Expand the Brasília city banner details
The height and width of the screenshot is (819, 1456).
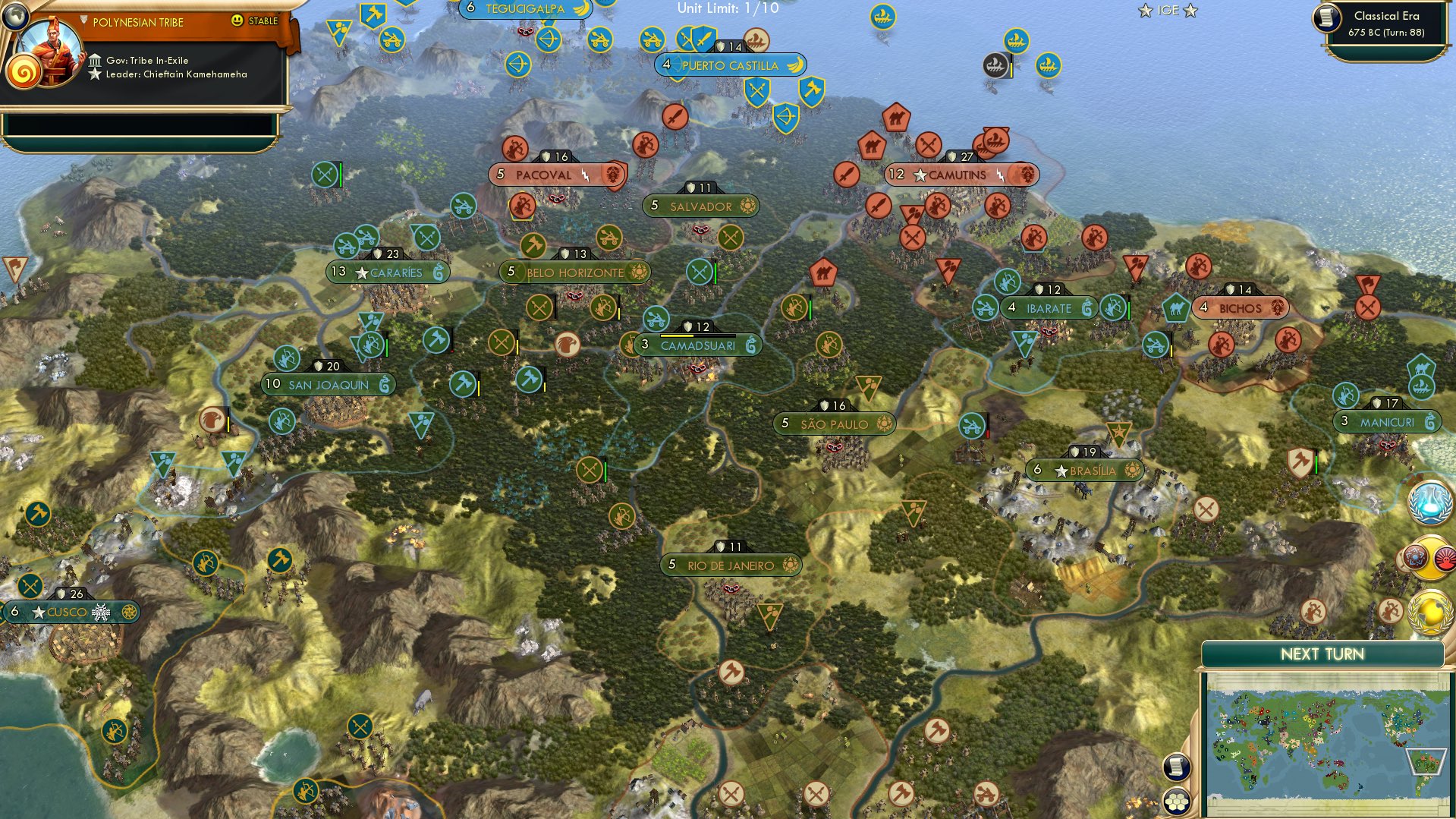1090,470
